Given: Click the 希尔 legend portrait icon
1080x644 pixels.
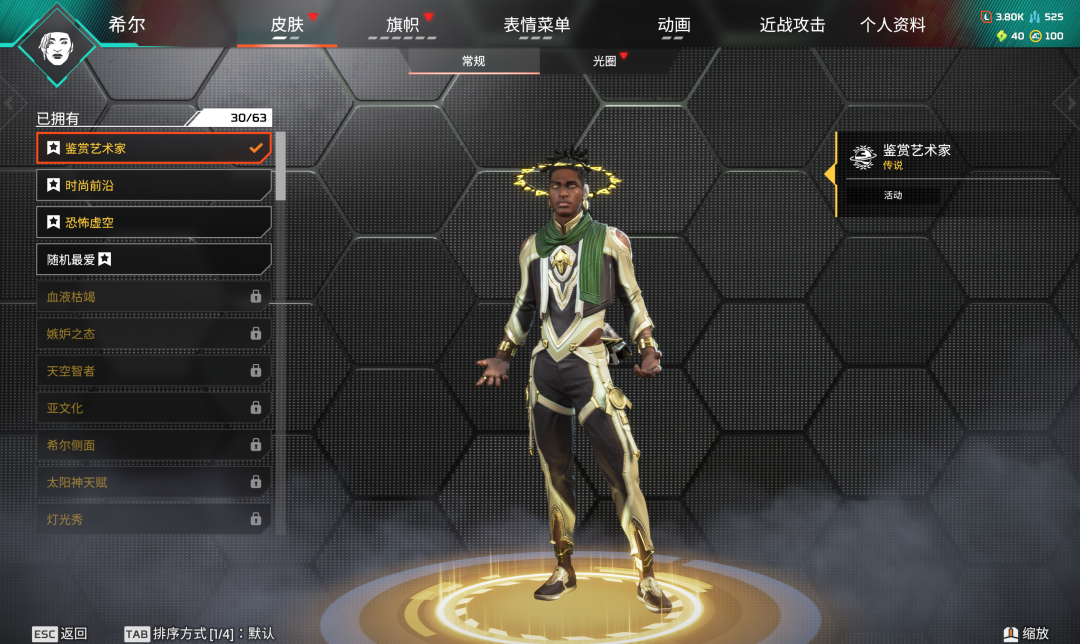Looking at the screenshot, I should [x=58, y=45].
